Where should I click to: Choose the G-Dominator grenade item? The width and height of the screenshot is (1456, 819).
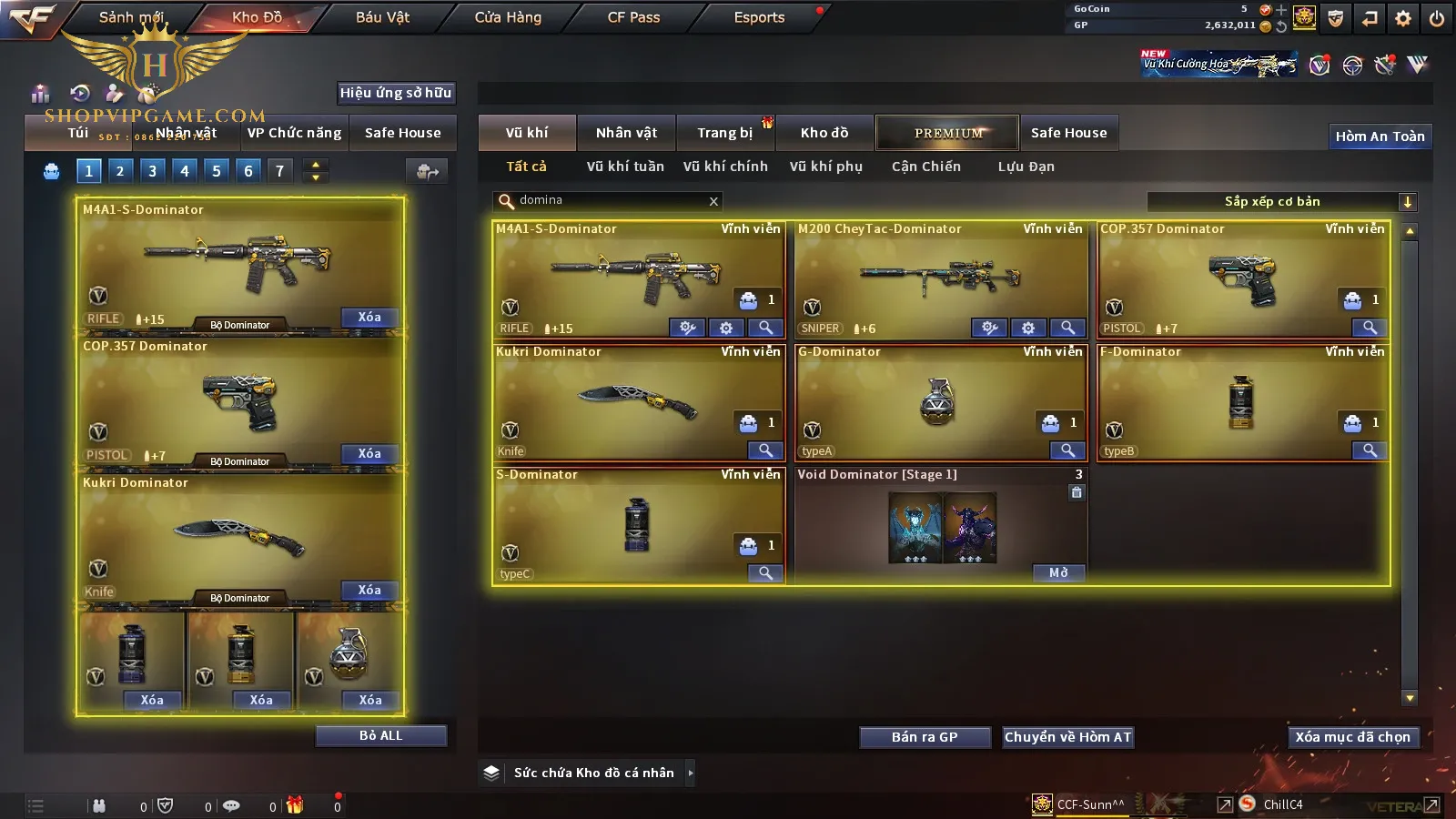tap(940, 400)
